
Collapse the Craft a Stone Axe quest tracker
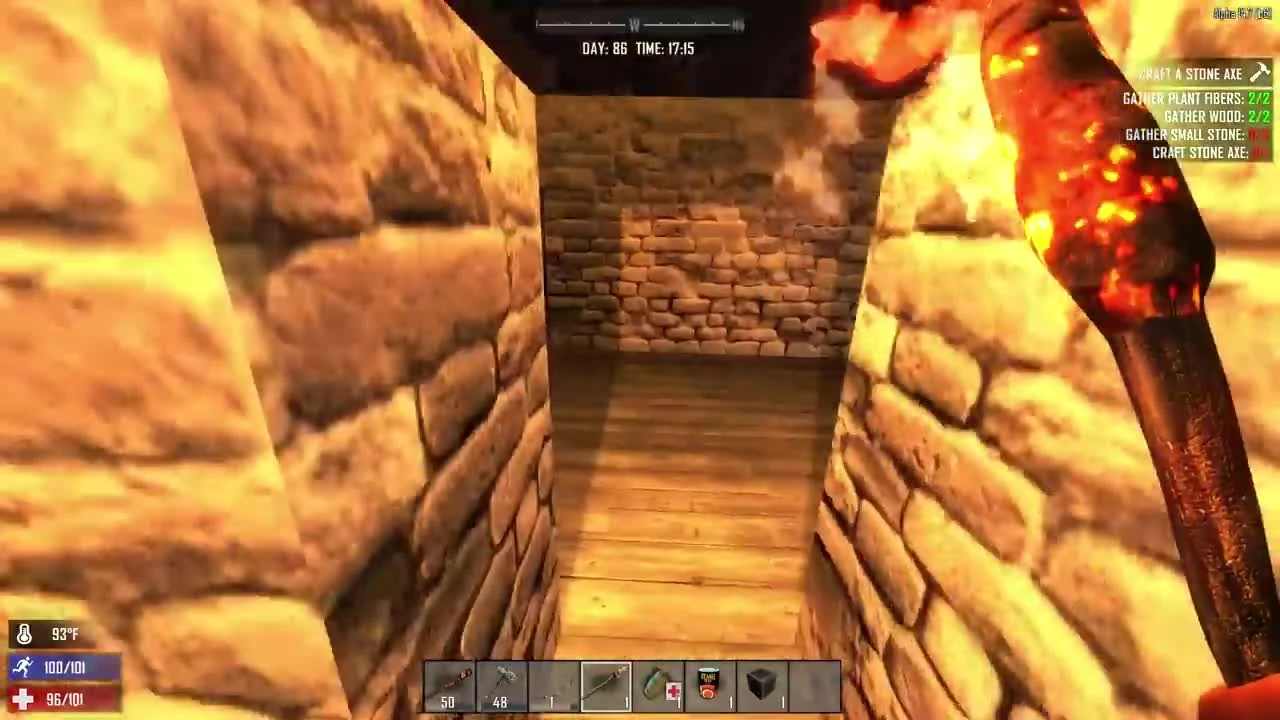coord(1190,73)
